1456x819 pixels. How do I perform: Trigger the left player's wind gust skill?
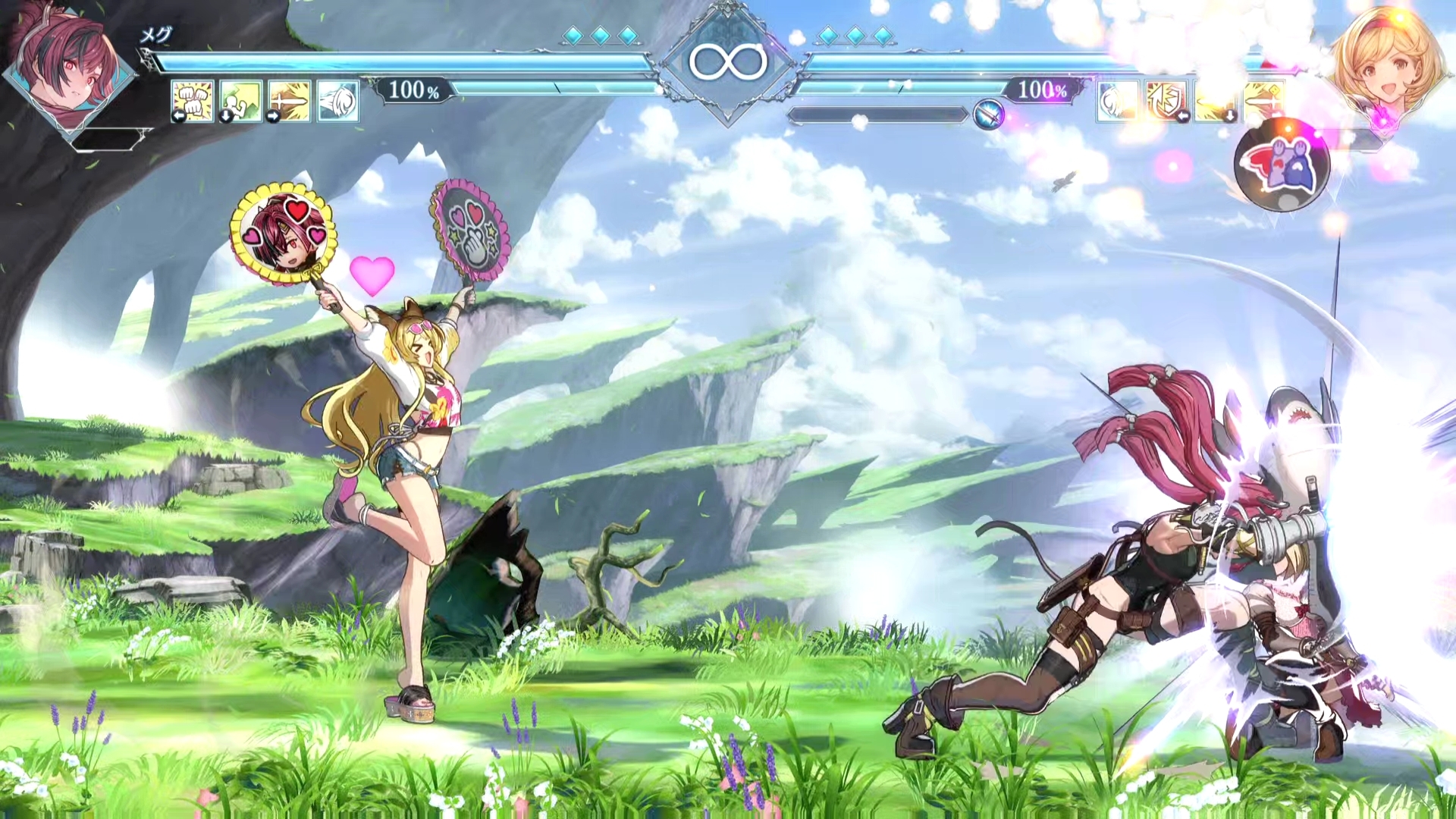(x=337, y=101)
